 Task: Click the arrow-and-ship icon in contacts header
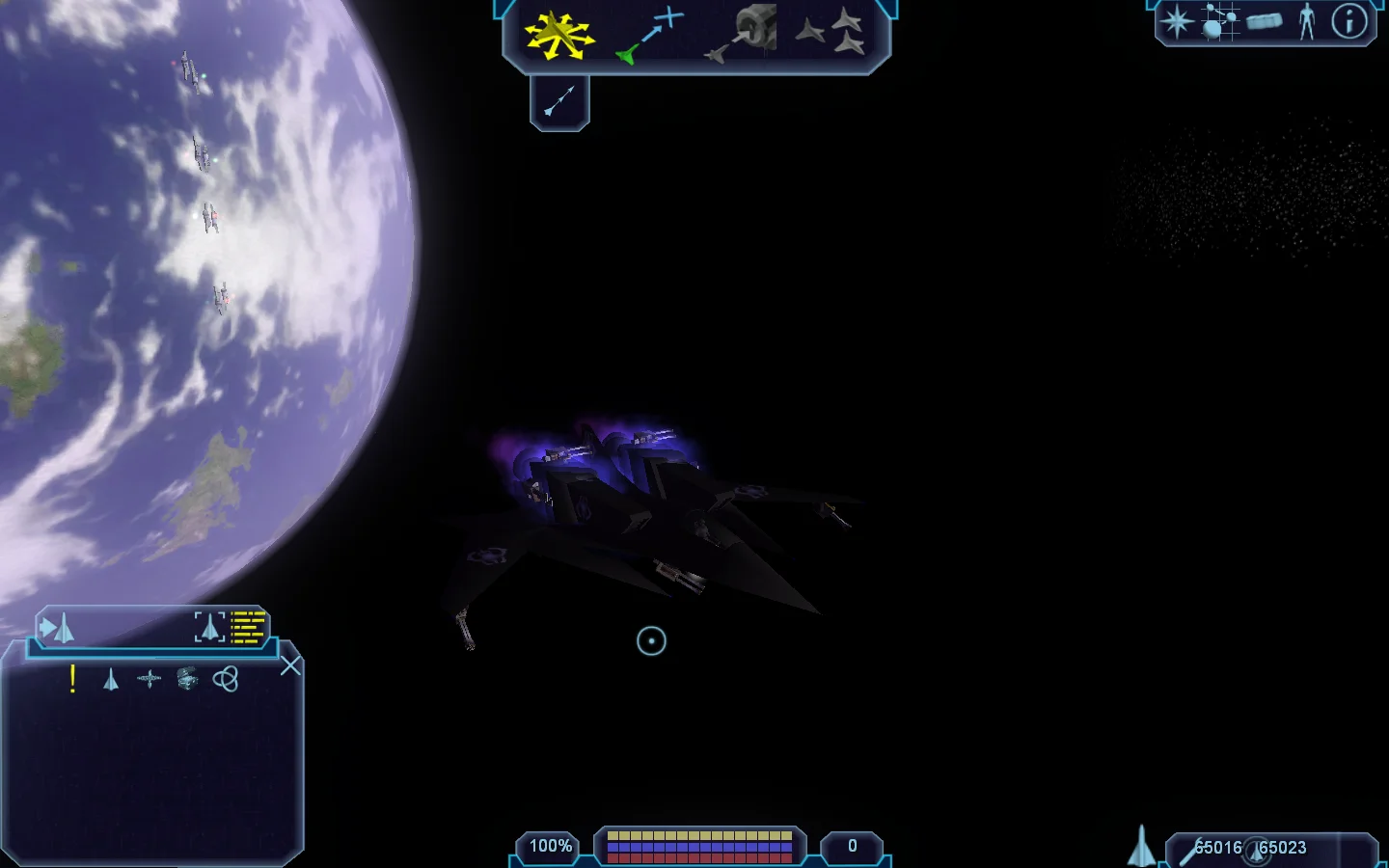pos(57,629)
